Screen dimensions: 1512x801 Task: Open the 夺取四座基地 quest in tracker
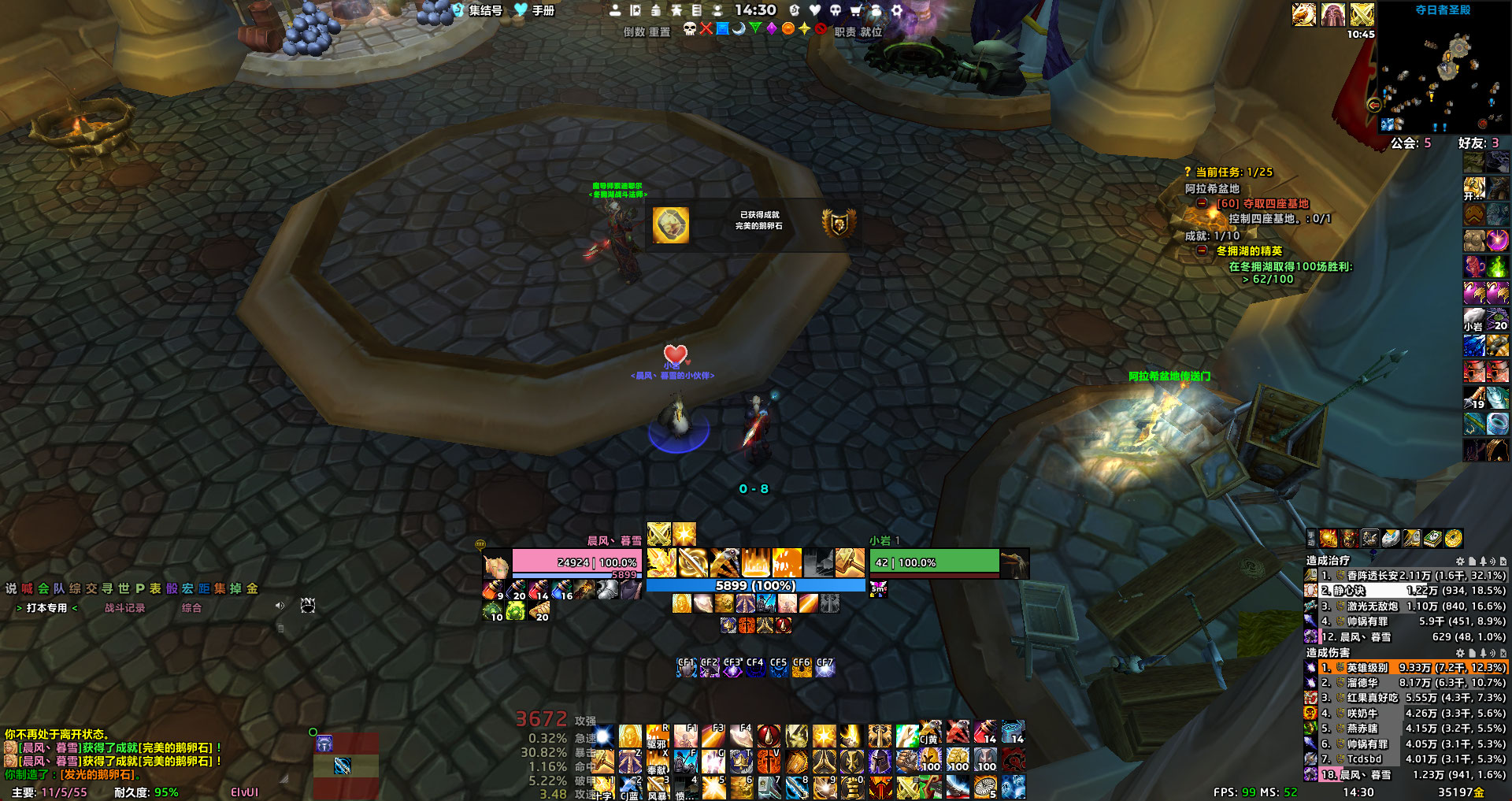point(1262,203)
